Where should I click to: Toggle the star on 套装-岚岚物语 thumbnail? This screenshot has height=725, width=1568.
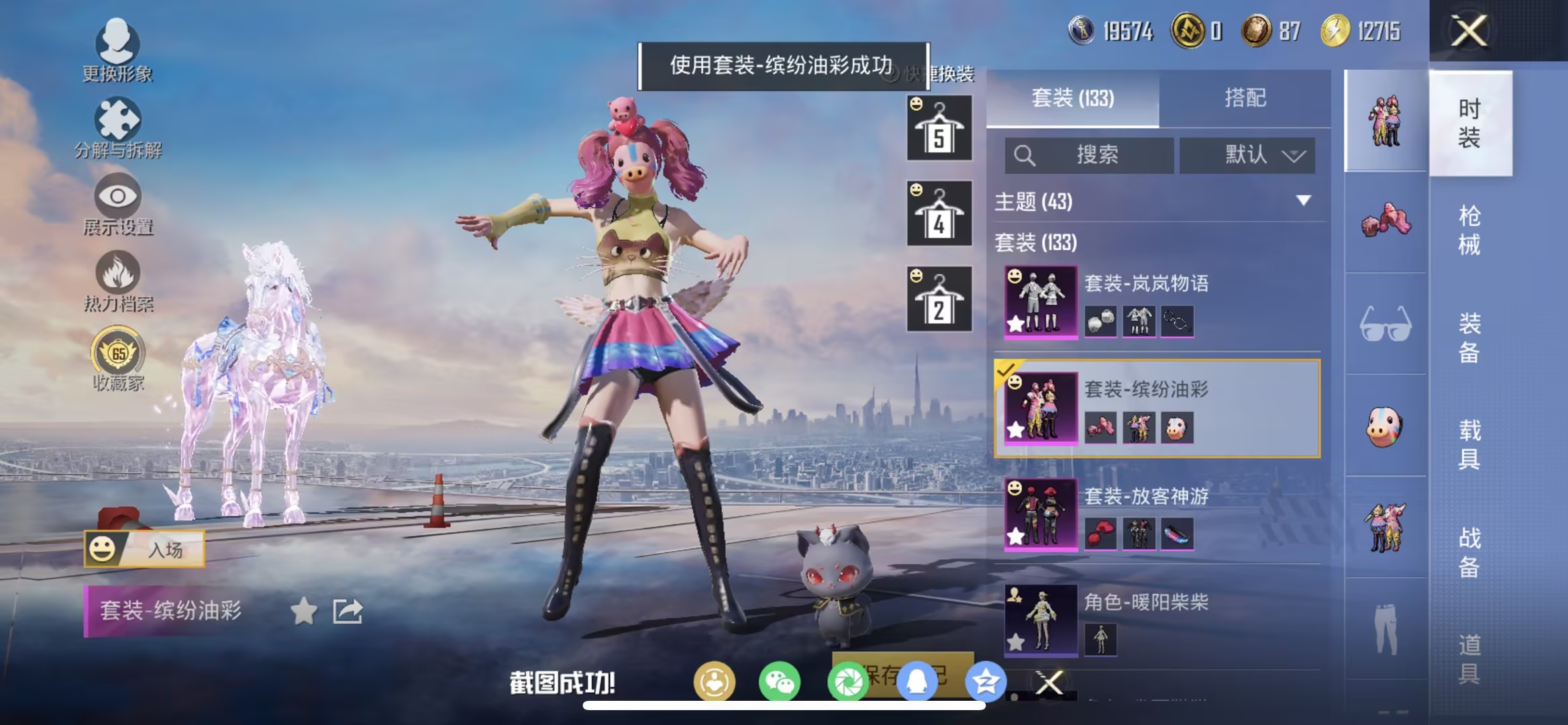click(x=1016, y=323)
